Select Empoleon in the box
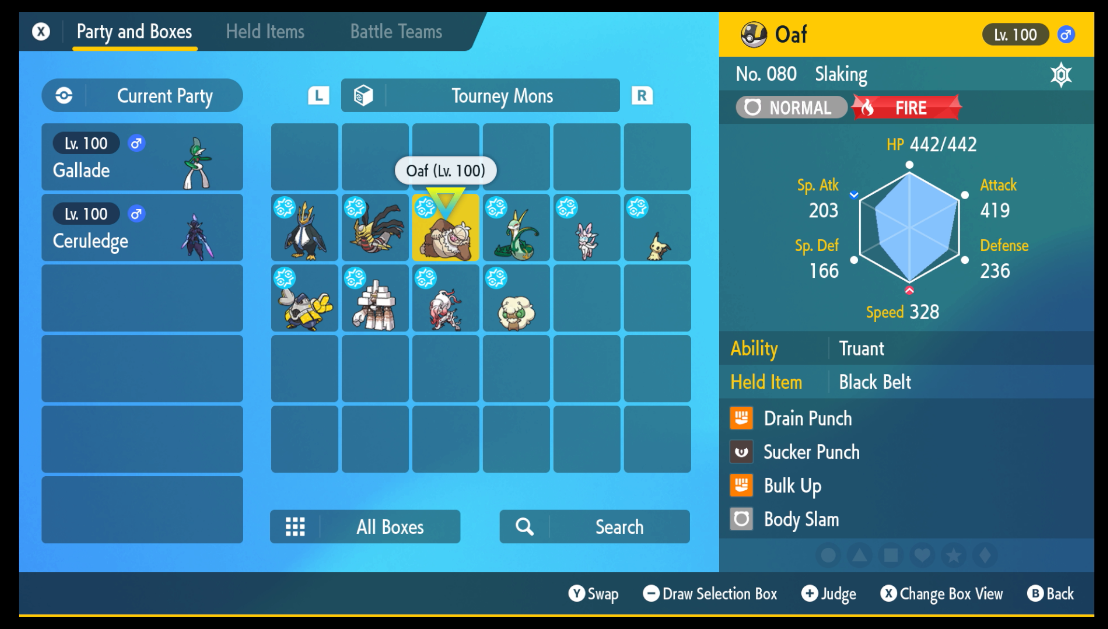This screenshot has height=629, width=1108. [x=304, y=228]
